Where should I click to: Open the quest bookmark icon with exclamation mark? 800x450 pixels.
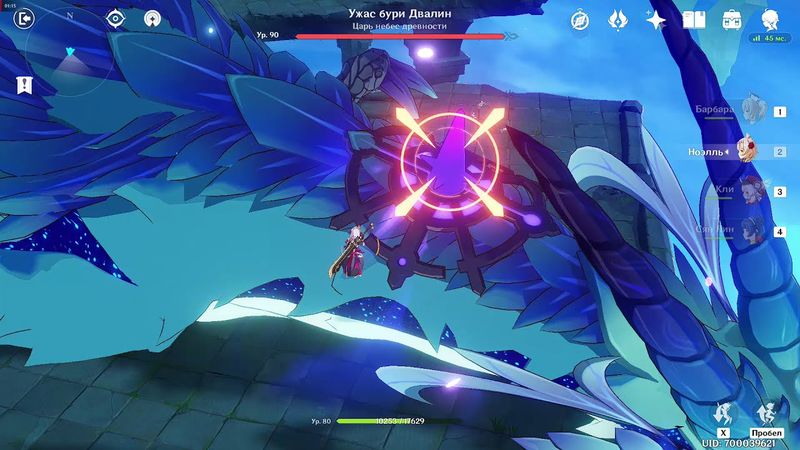click(24, 85)
